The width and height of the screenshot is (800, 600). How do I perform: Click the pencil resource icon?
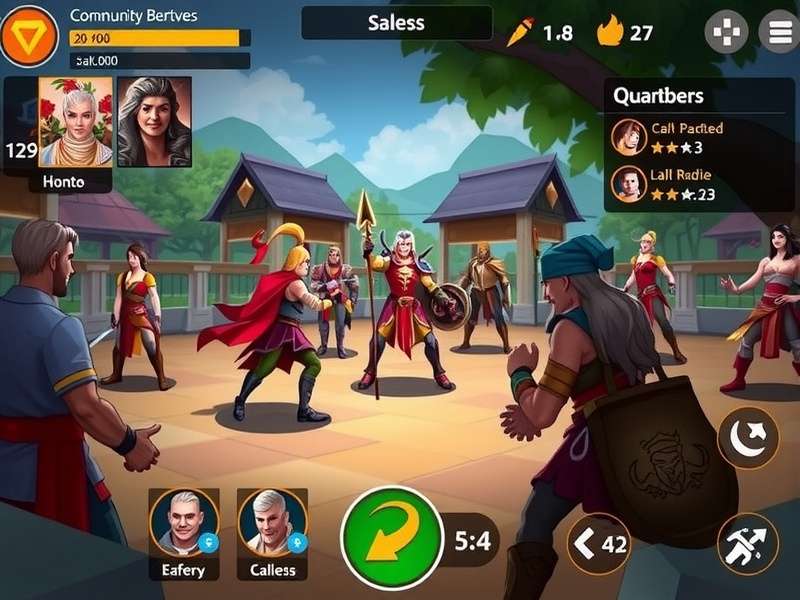pyautogui.click(x=520, y=32)
